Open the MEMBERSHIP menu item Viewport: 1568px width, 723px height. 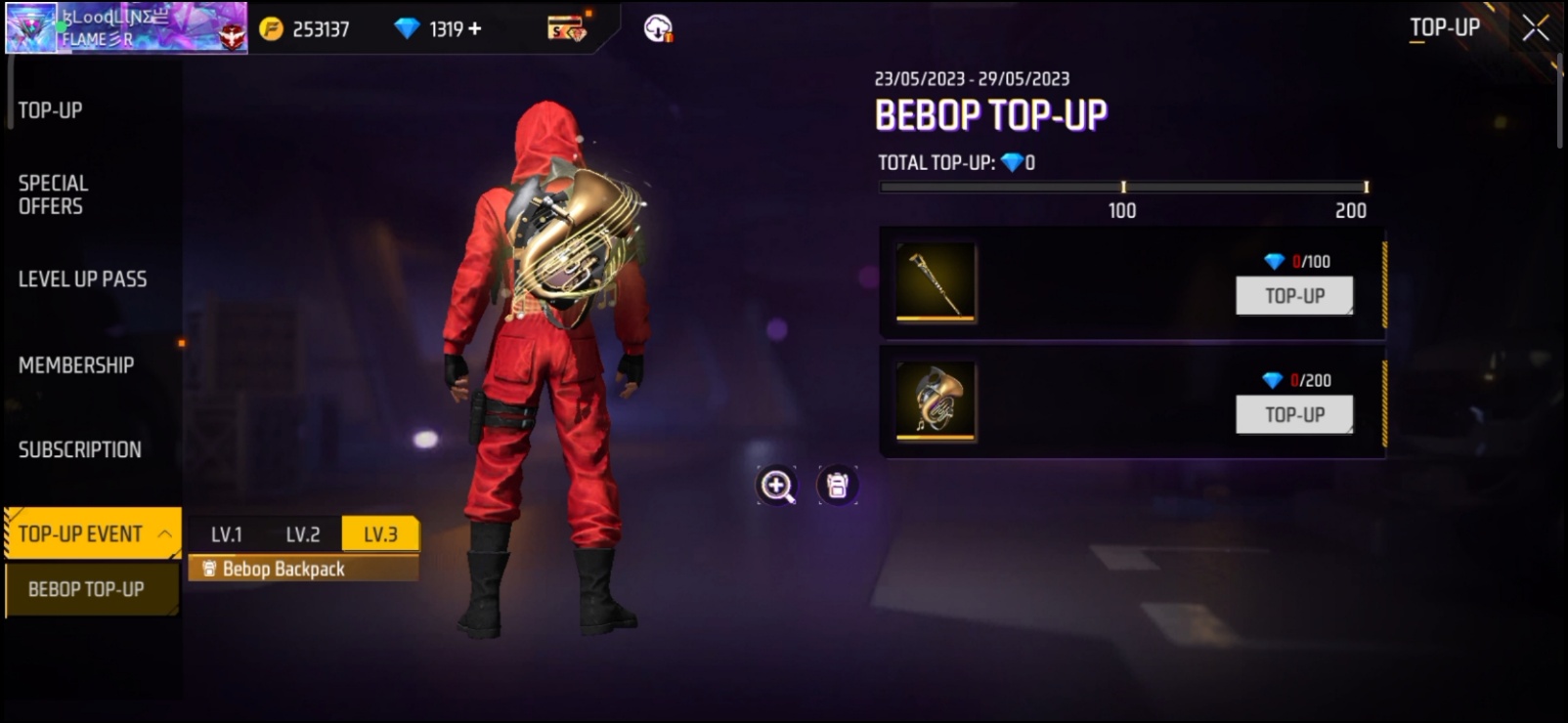[75, 364]
